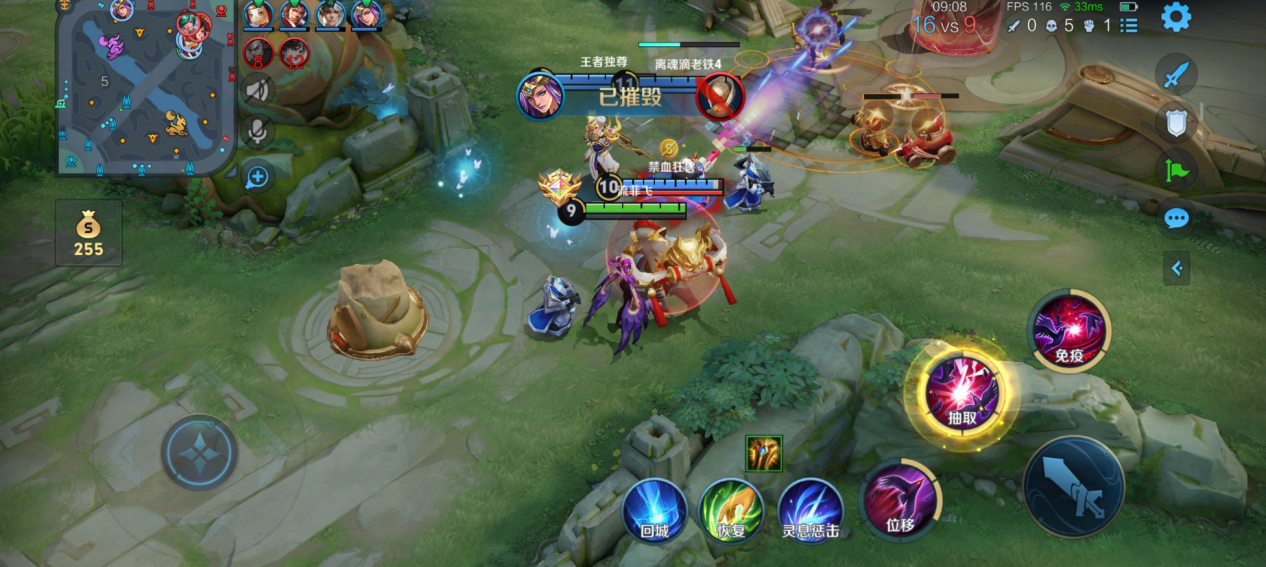Use the 灵息惩击 smite spell

pyautogui.click(x=811, y=510)
